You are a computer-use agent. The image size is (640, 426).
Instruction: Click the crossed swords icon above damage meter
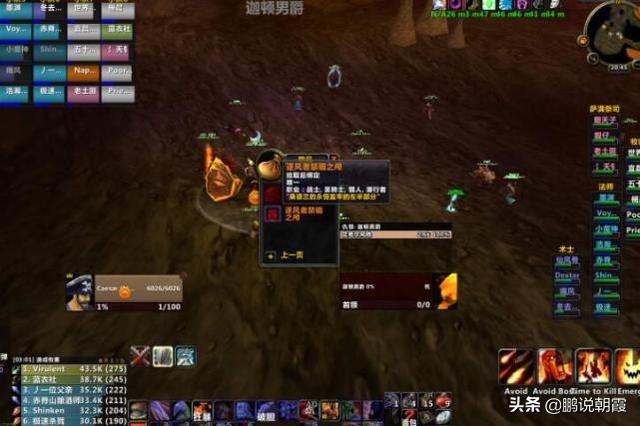click(x=141, y=355)
